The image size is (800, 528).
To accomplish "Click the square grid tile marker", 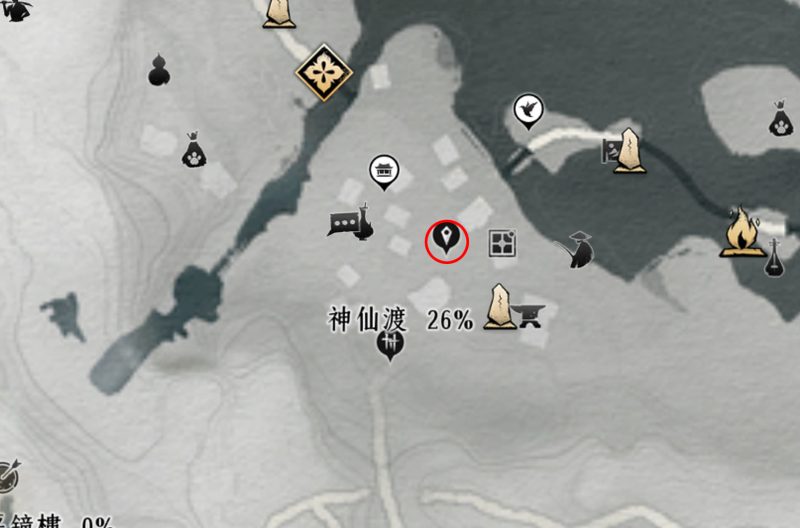I will point(502,242).
